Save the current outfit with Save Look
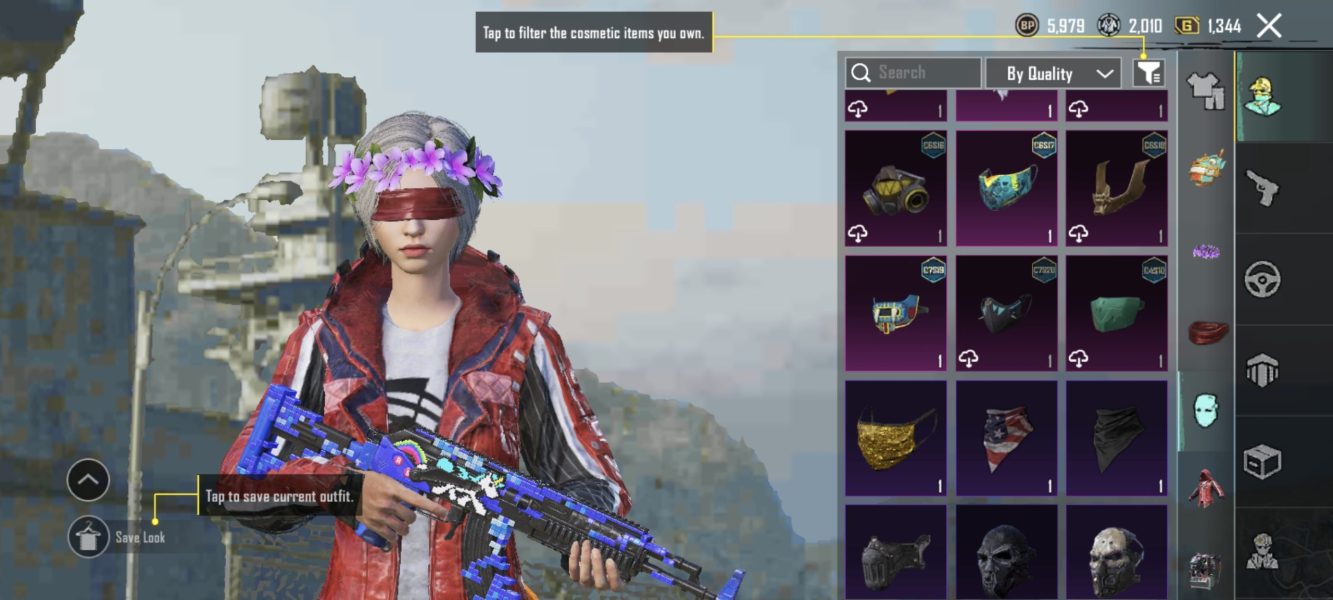This screenshot has width=1333, height=600. (89, 537)
